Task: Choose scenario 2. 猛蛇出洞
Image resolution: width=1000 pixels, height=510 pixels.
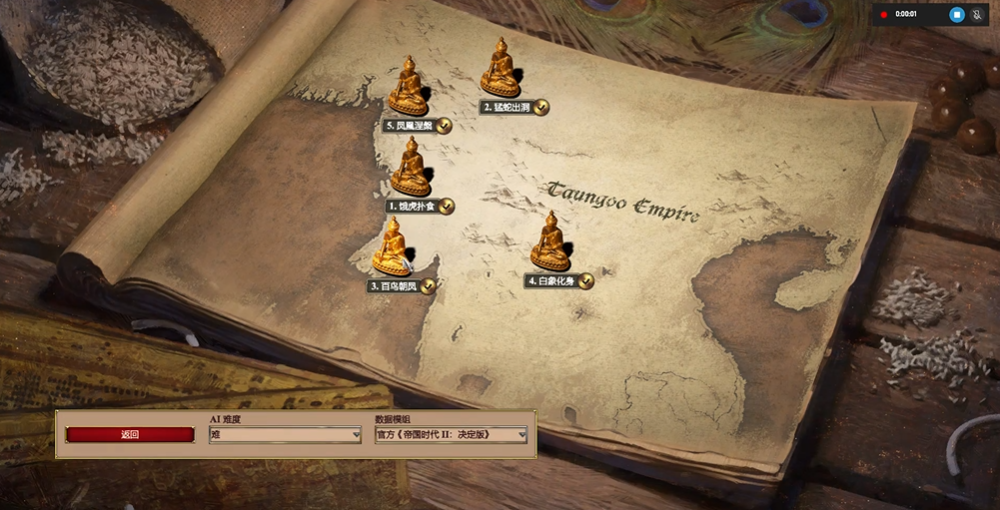Action: [500, 70]
